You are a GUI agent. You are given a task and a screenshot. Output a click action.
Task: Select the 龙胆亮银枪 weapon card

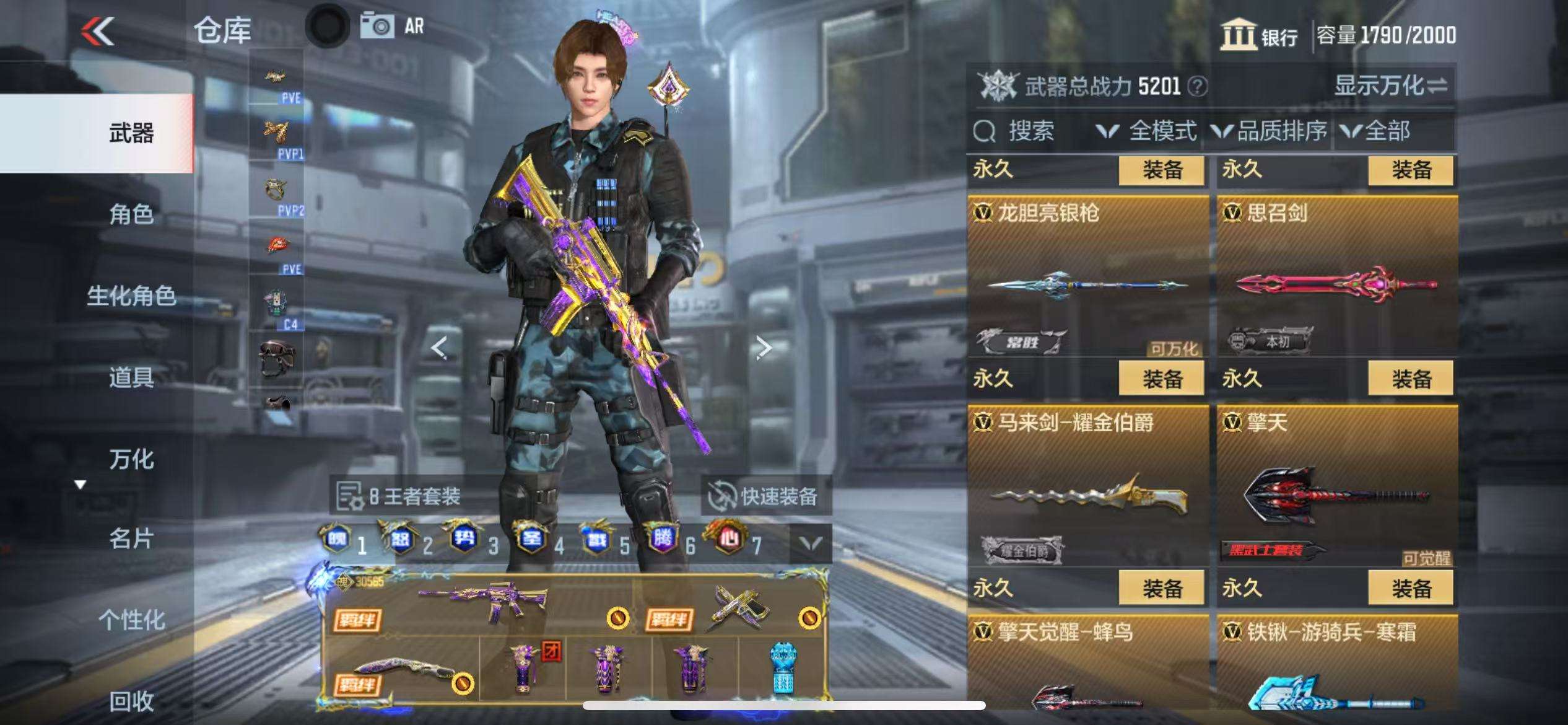(x=1087, y=279)
